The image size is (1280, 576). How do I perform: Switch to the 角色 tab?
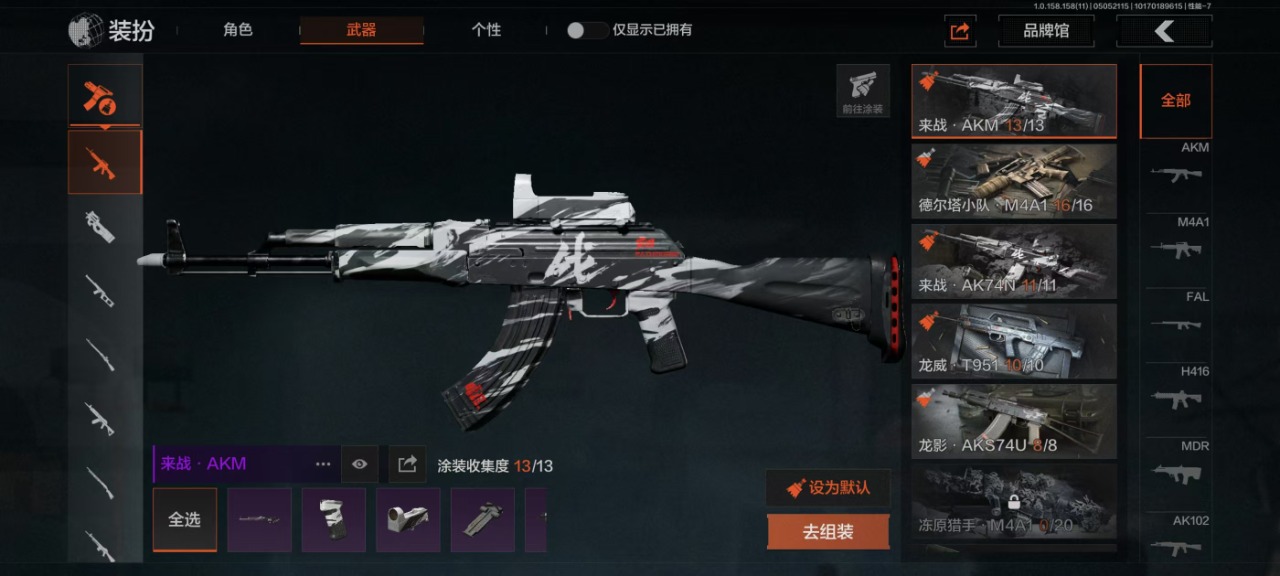238,30
